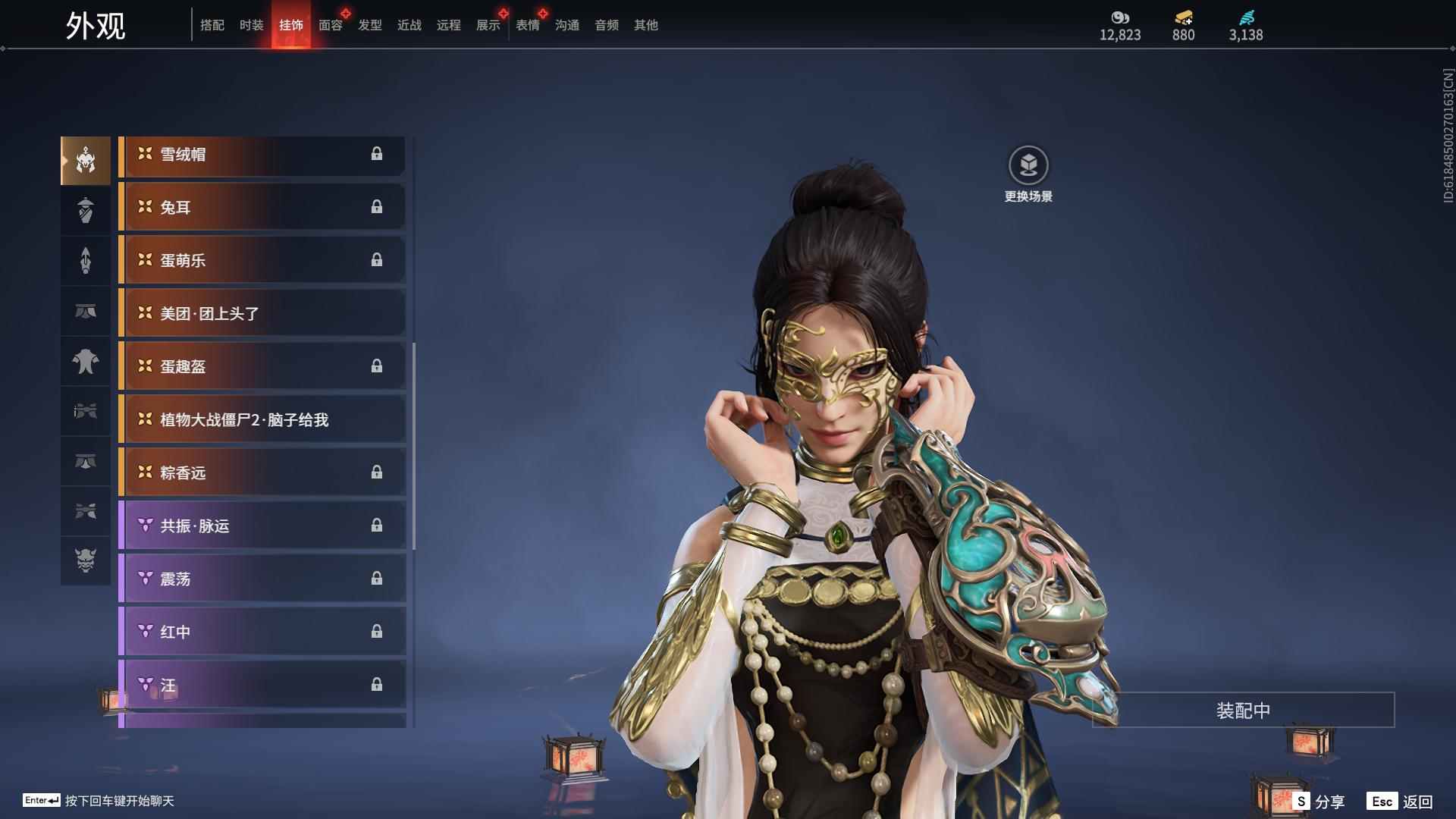Screen dimensions: 1456x819
Task: Select the 面容 tab
Action: pos(331,25)
